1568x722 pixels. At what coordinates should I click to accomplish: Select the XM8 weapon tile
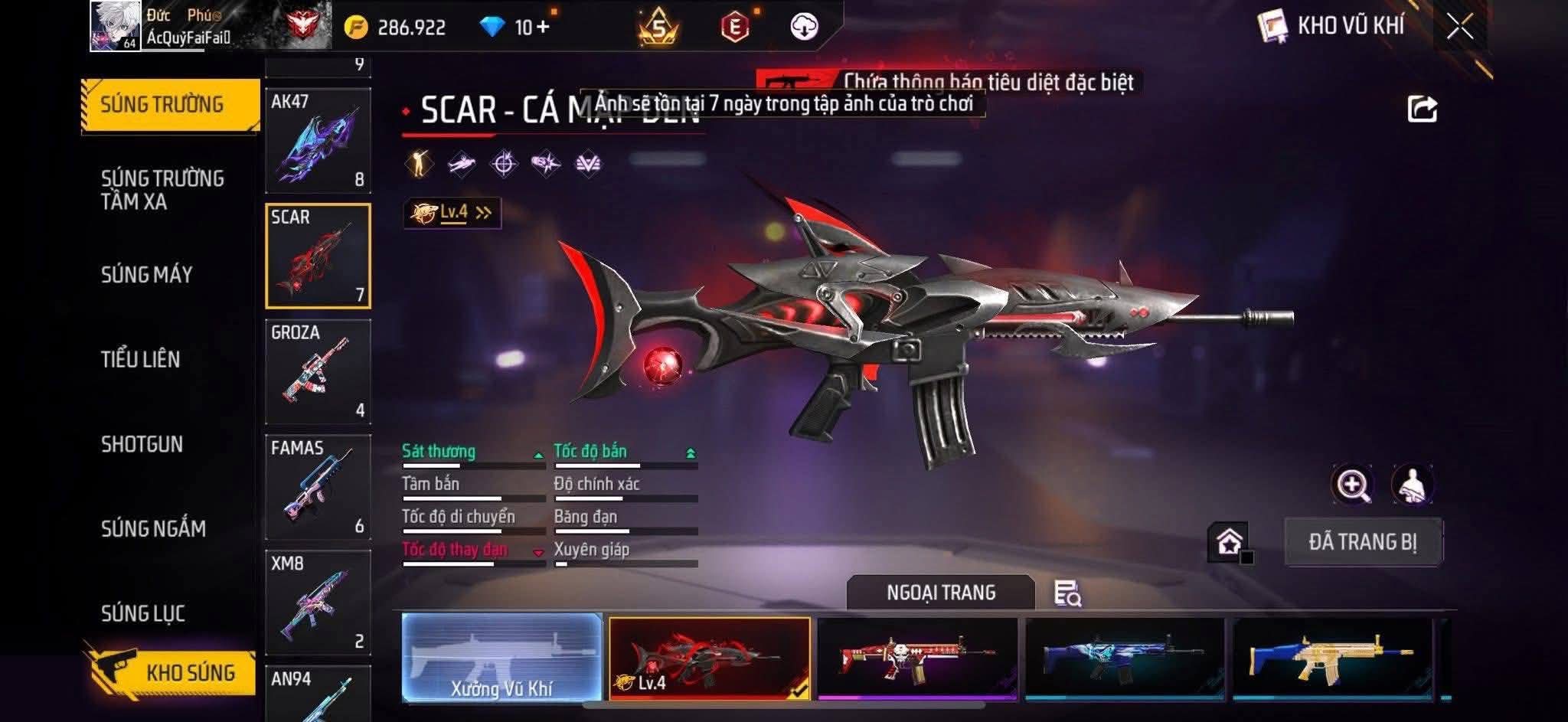tap(318, 603)
